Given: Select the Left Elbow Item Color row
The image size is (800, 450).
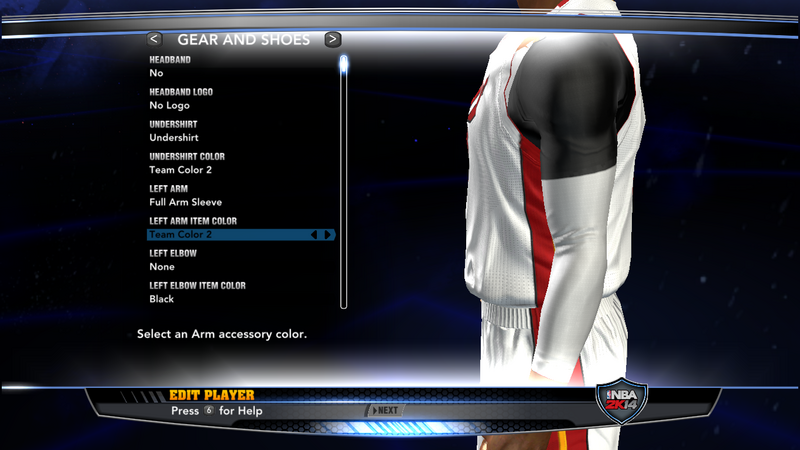Looking at the screenshot, I should 240,292.
